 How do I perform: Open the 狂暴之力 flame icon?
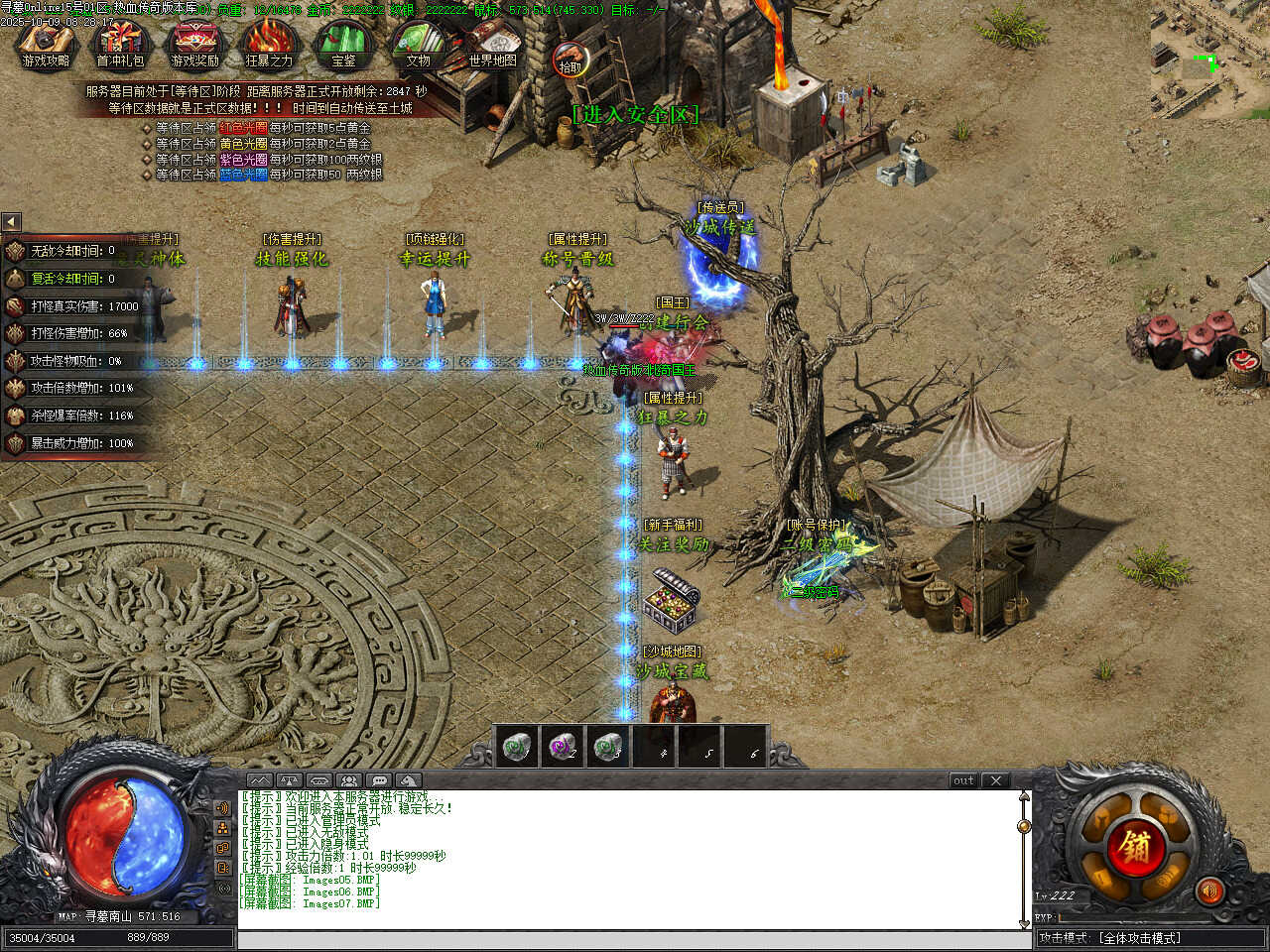269,45
